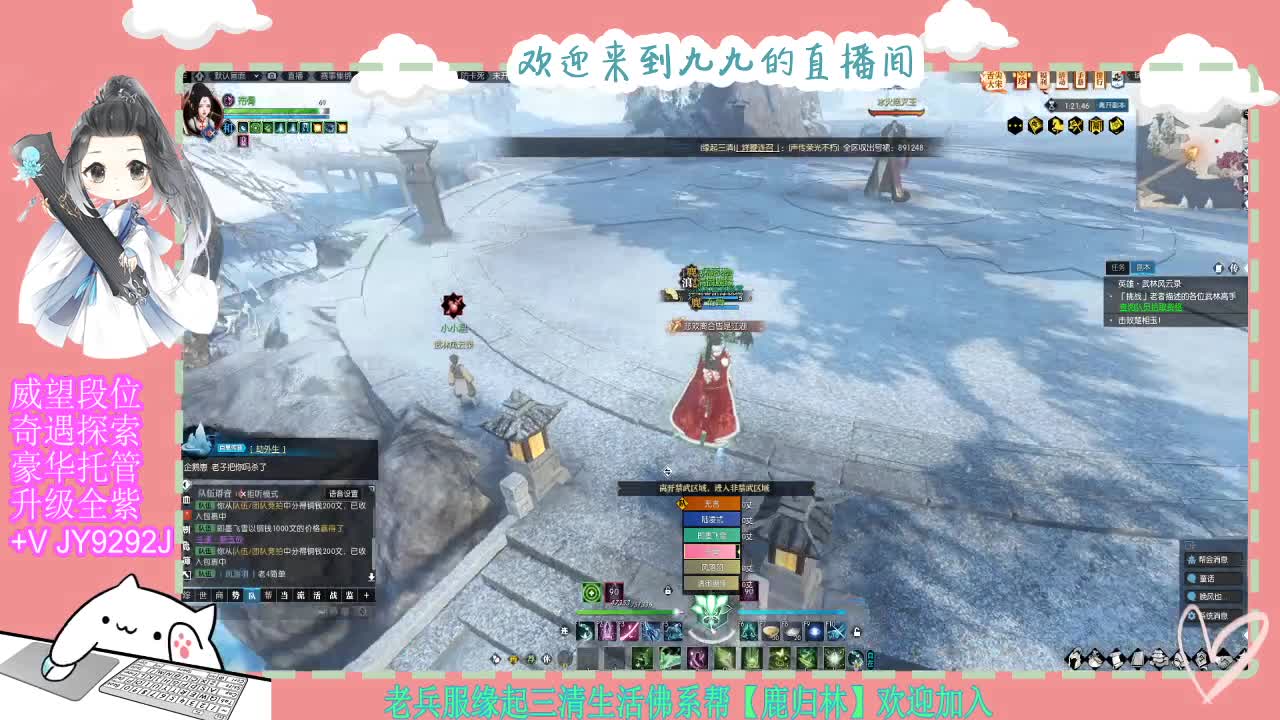Toggle the padlock to lock the right skill bar
Image resolution: width=1280 pixels, height=720 pixels.
[857, 633]
